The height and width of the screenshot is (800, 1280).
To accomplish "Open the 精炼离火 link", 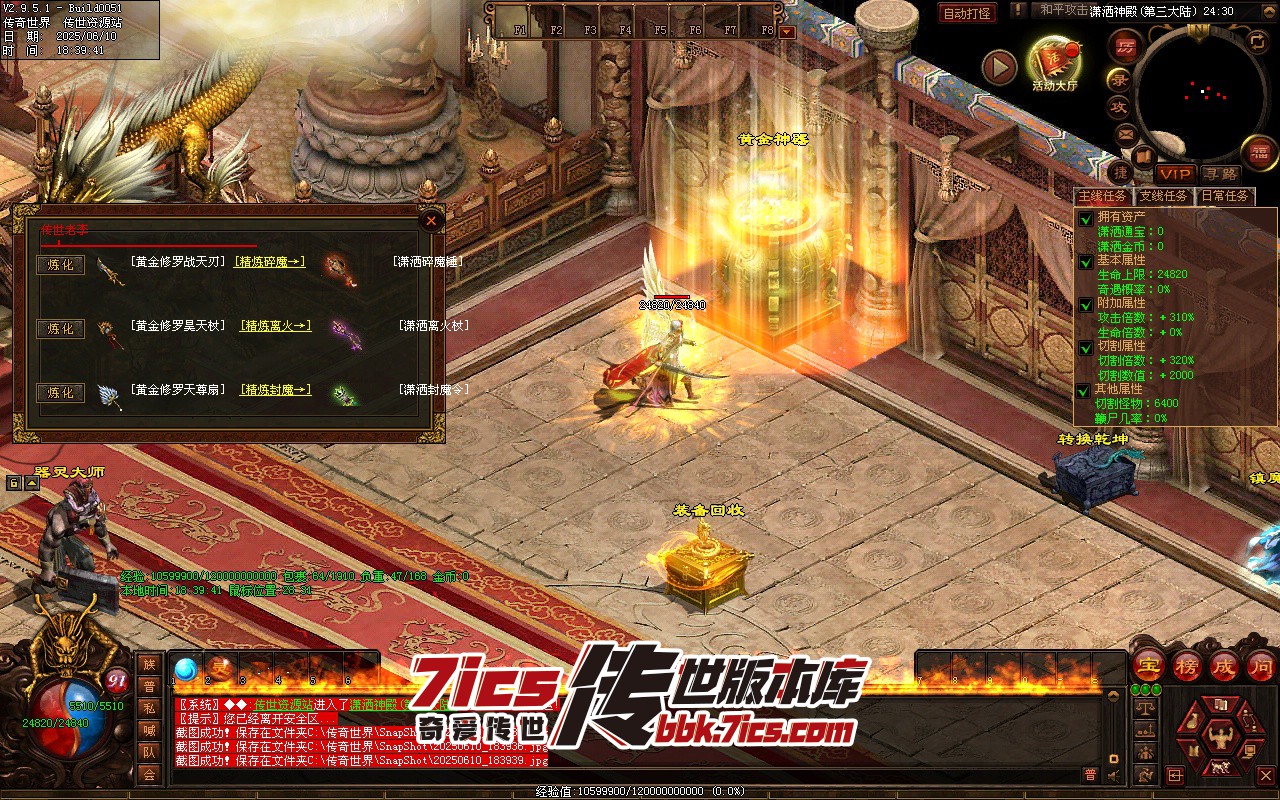I will pos(276,326).
